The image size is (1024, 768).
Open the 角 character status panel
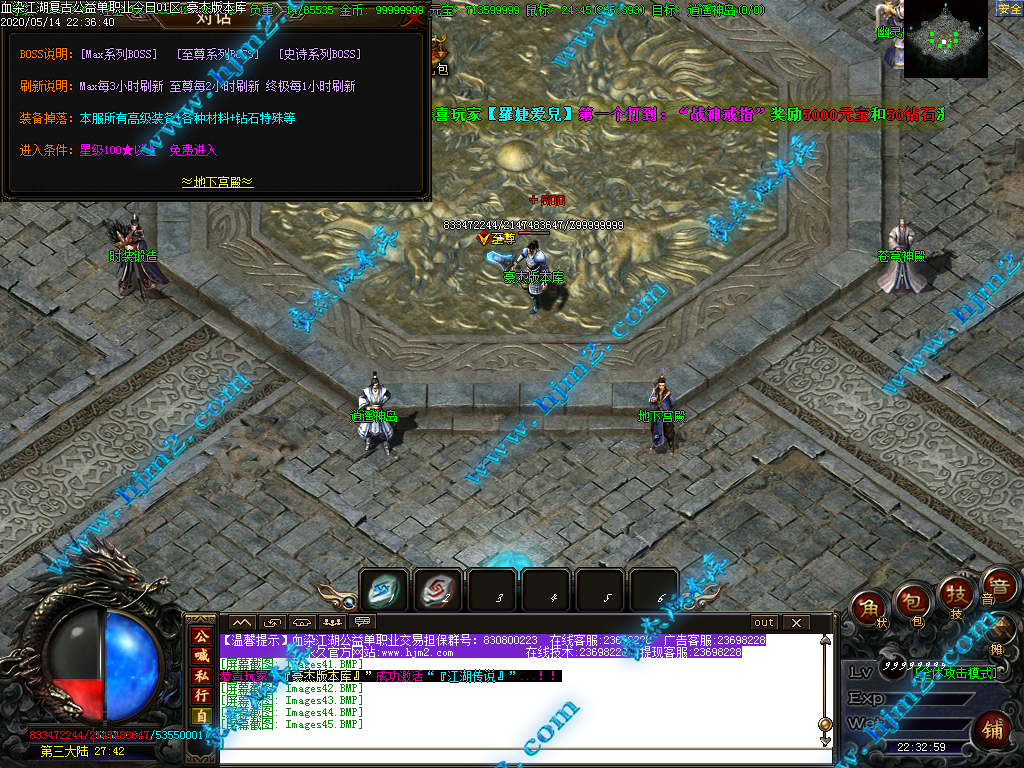870,608
